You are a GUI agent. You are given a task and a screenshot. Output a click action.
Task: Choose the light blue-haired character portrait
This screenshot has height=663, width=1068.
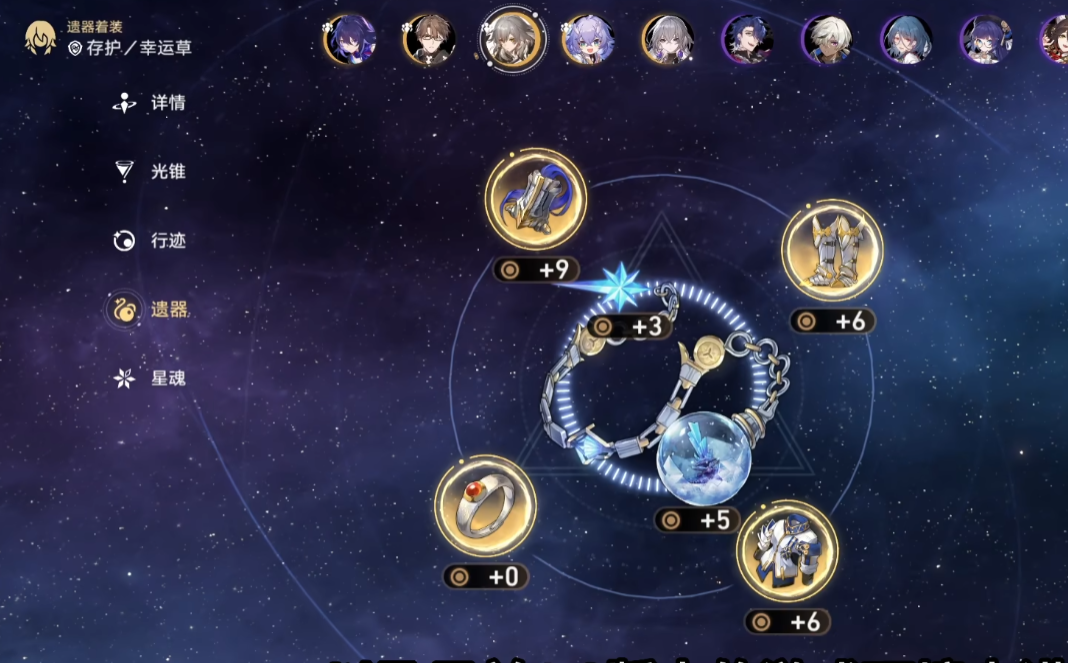click(907, 39)
